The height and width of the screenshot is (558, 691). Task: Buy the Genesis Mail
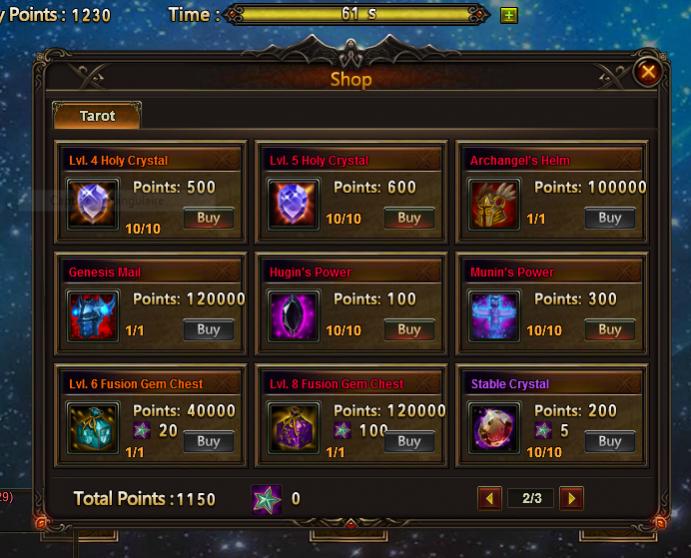click(x=208, y=329)
